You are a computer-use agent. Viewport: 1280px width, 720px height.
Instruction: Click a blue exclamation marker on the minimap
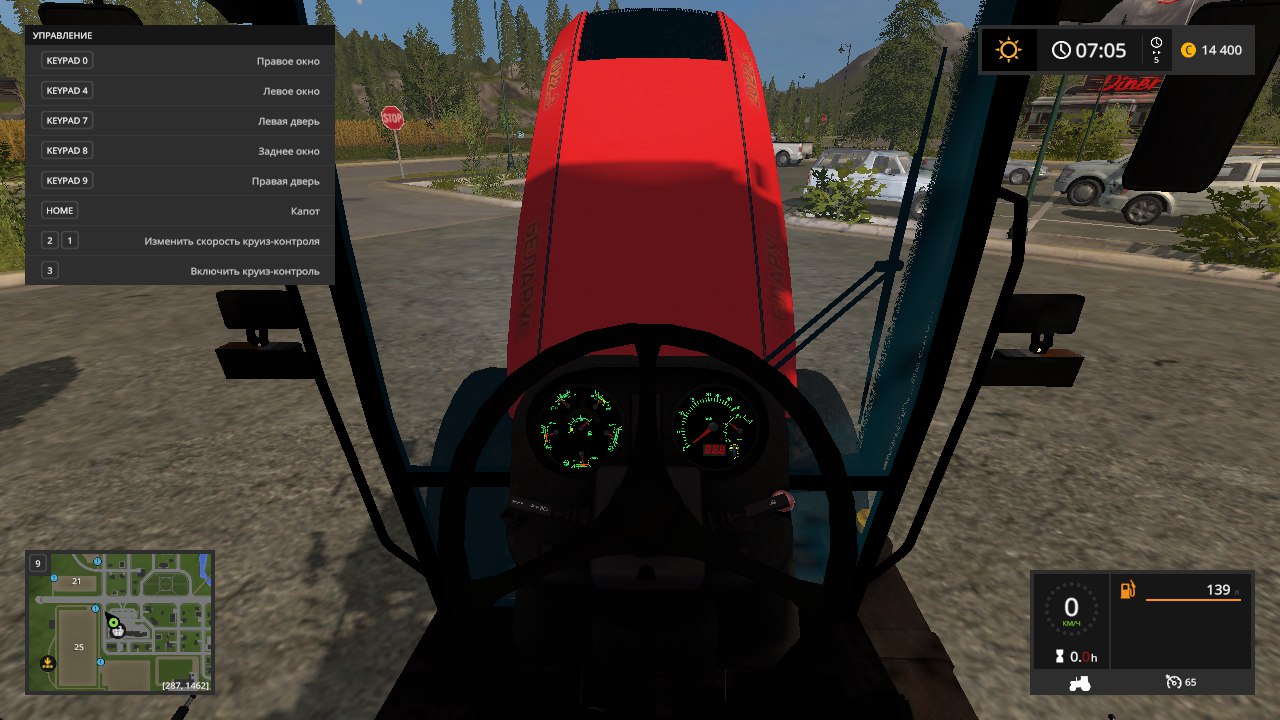(95, 608)
